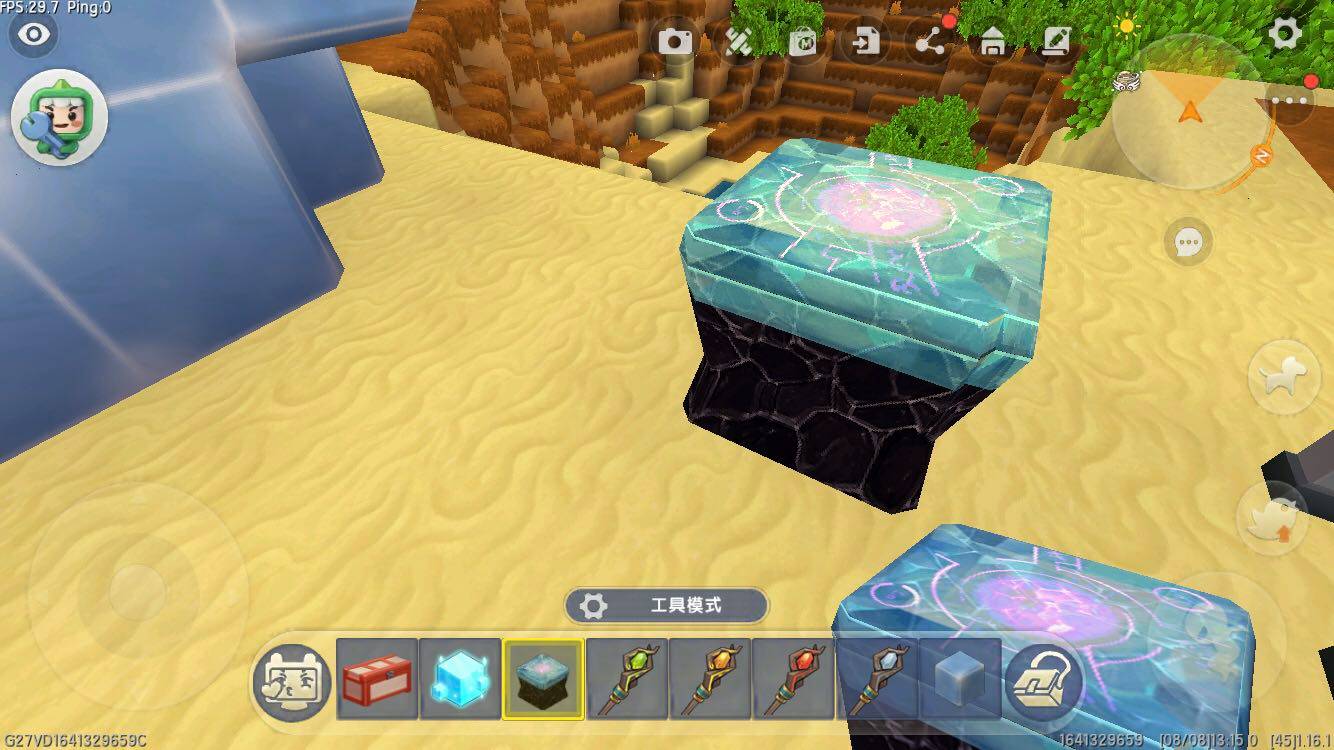This screenshot has width=1334, height=750.
Task: Toggle the exit/save icon on the toolbar
Action: (868, 42)
